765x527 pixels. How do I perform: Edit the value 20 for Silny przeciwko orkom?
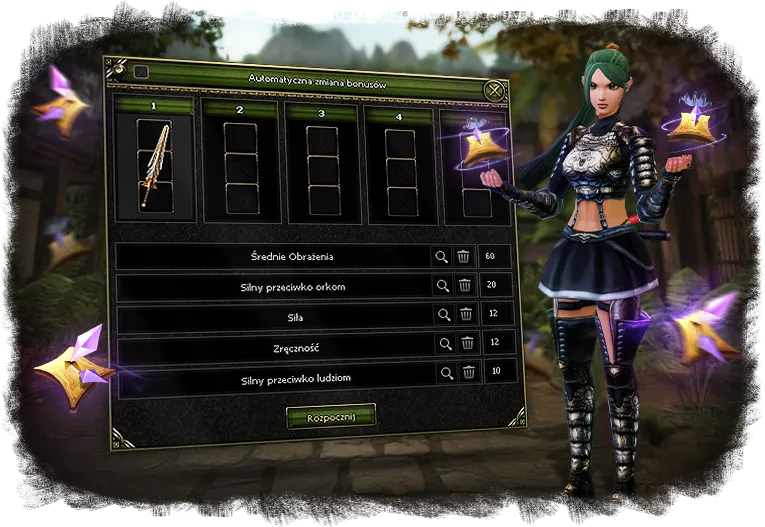(494, 286)
